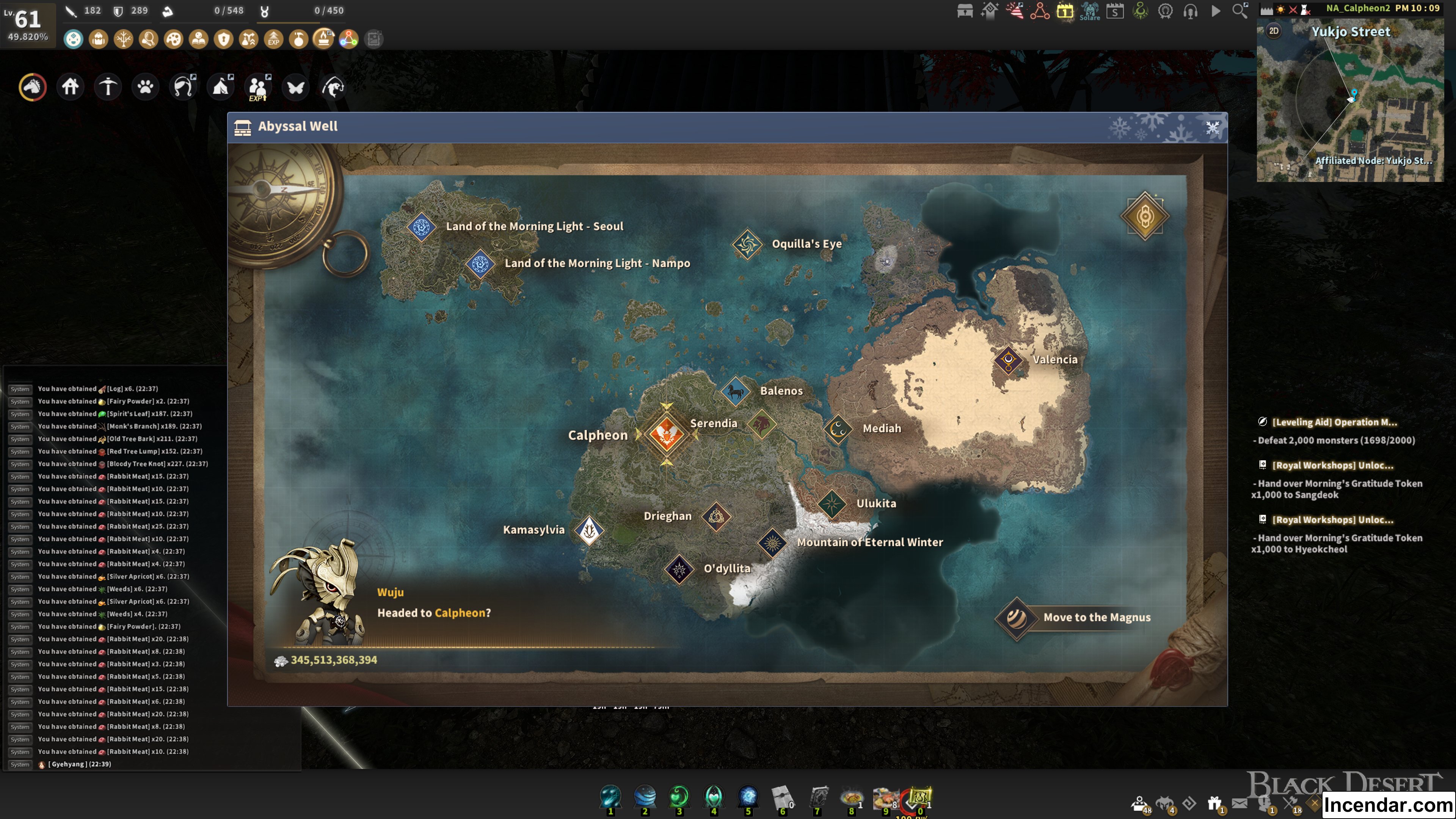Close the Abyssal Well window
This screenshot has width=1456, height=819.
pos(1212,128)
